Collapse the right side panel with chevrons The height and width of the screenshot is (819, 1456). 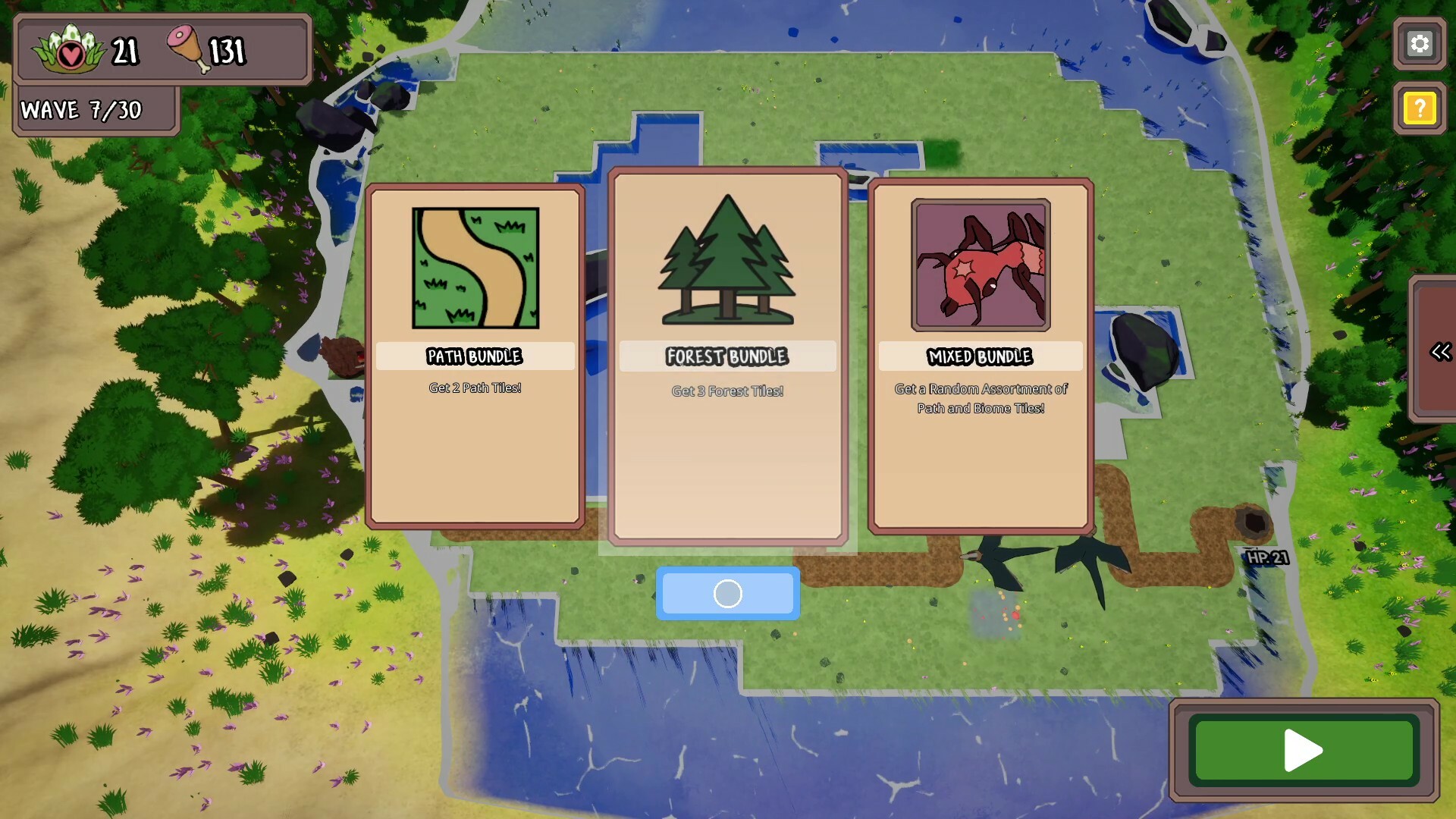[x=1440, y=350]
